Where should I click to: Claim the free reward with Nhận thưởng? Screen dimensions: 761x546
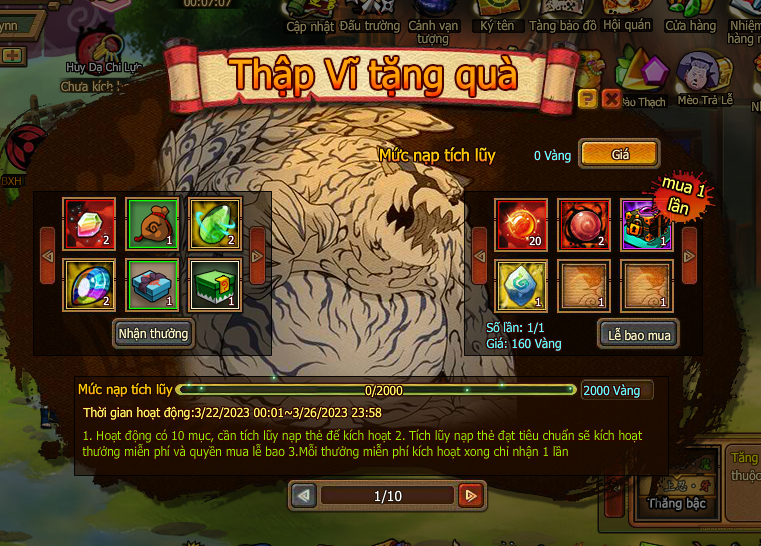153,334
